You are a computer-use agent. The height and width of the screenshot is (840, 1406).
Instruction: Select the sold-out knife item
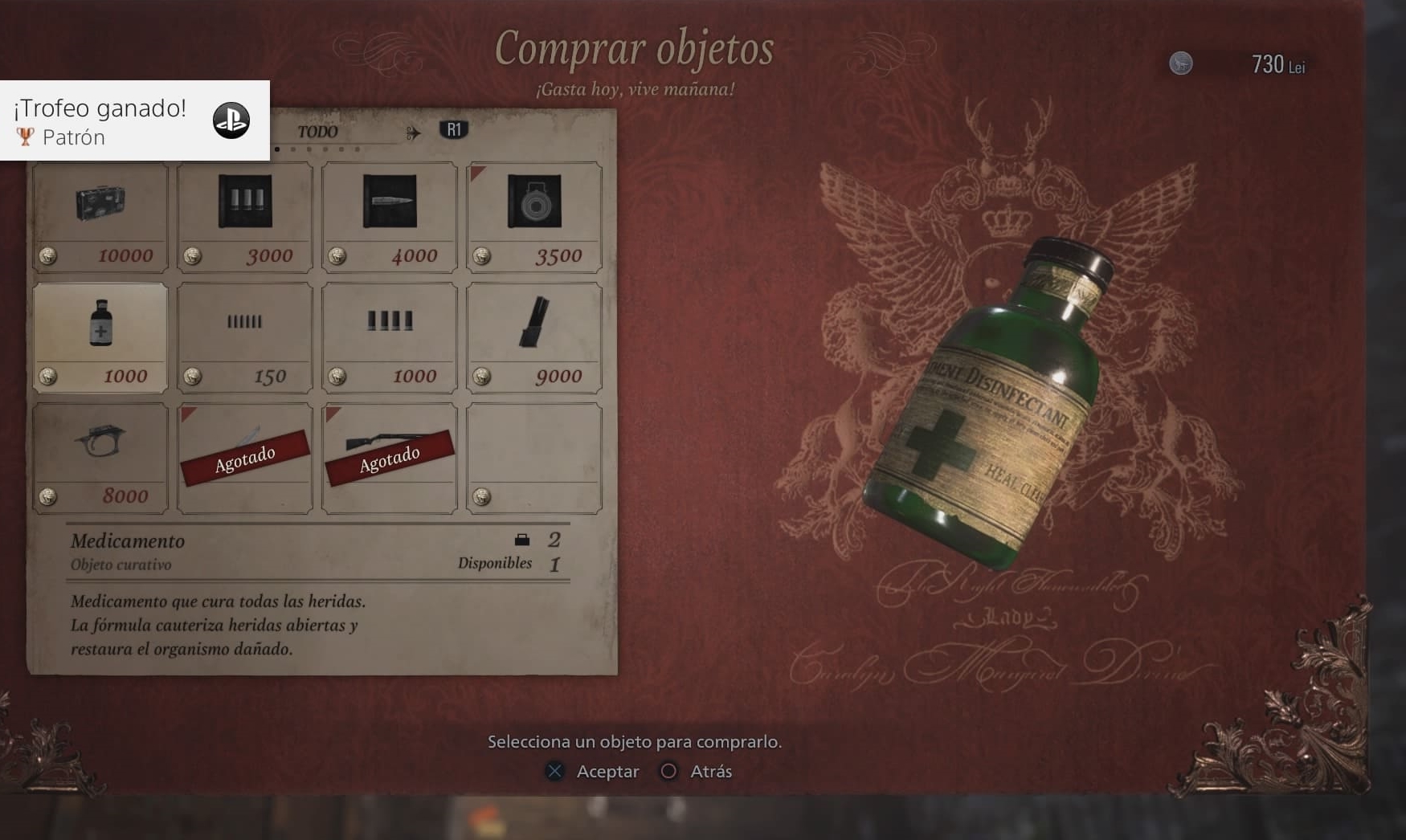pos(245,458)
